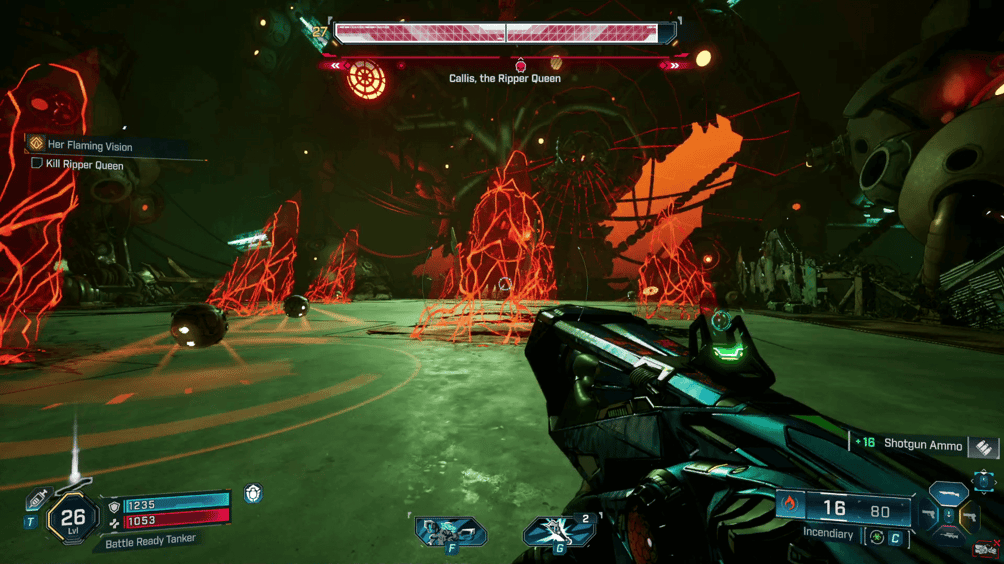The height and width of the screenshot is (564, 1004).
Task: Click the Kill Ripper Queen objective checkbox
Action: coord(37,164)
